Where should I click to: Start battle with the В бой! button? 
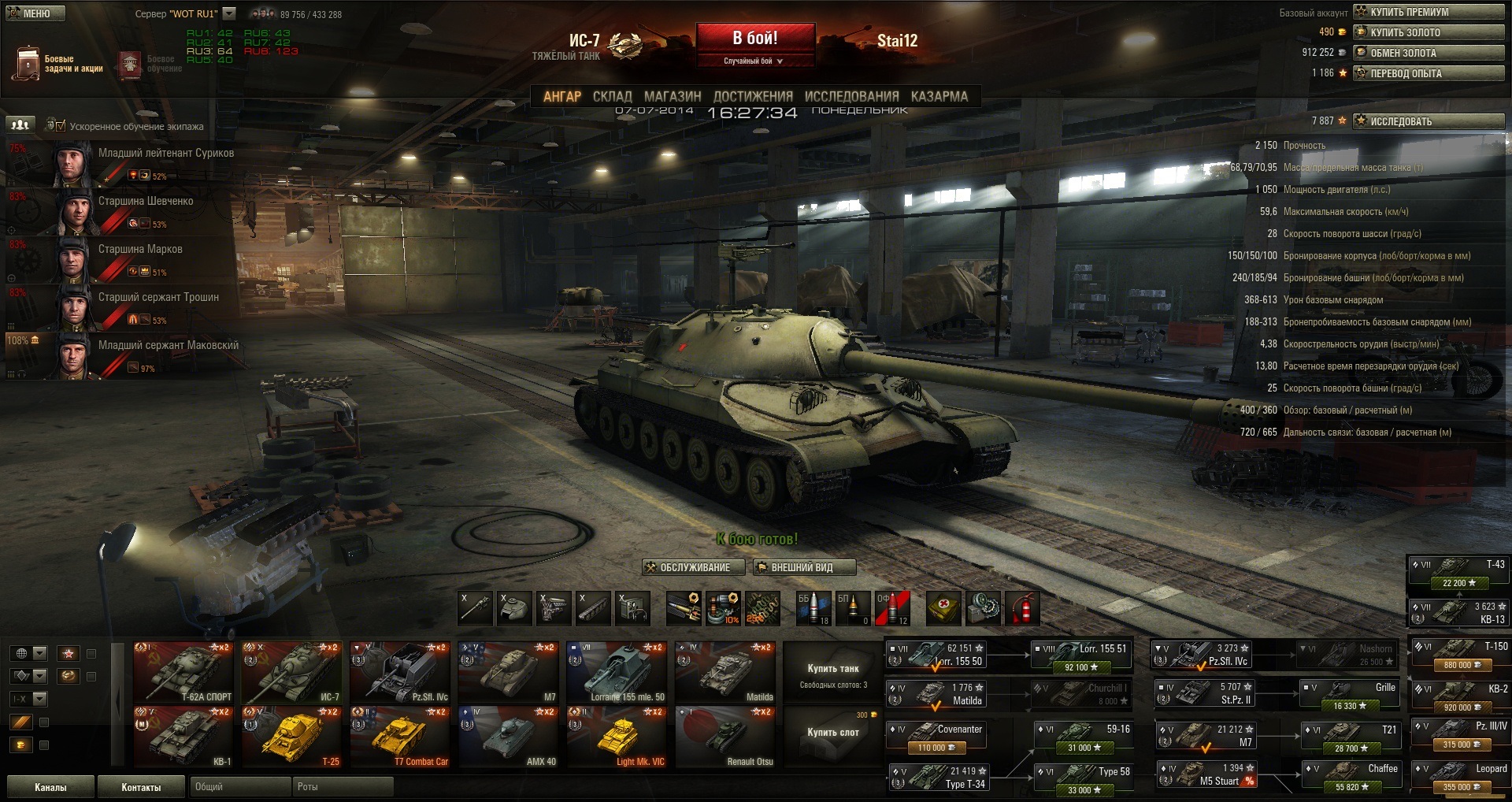click(755, 39)
